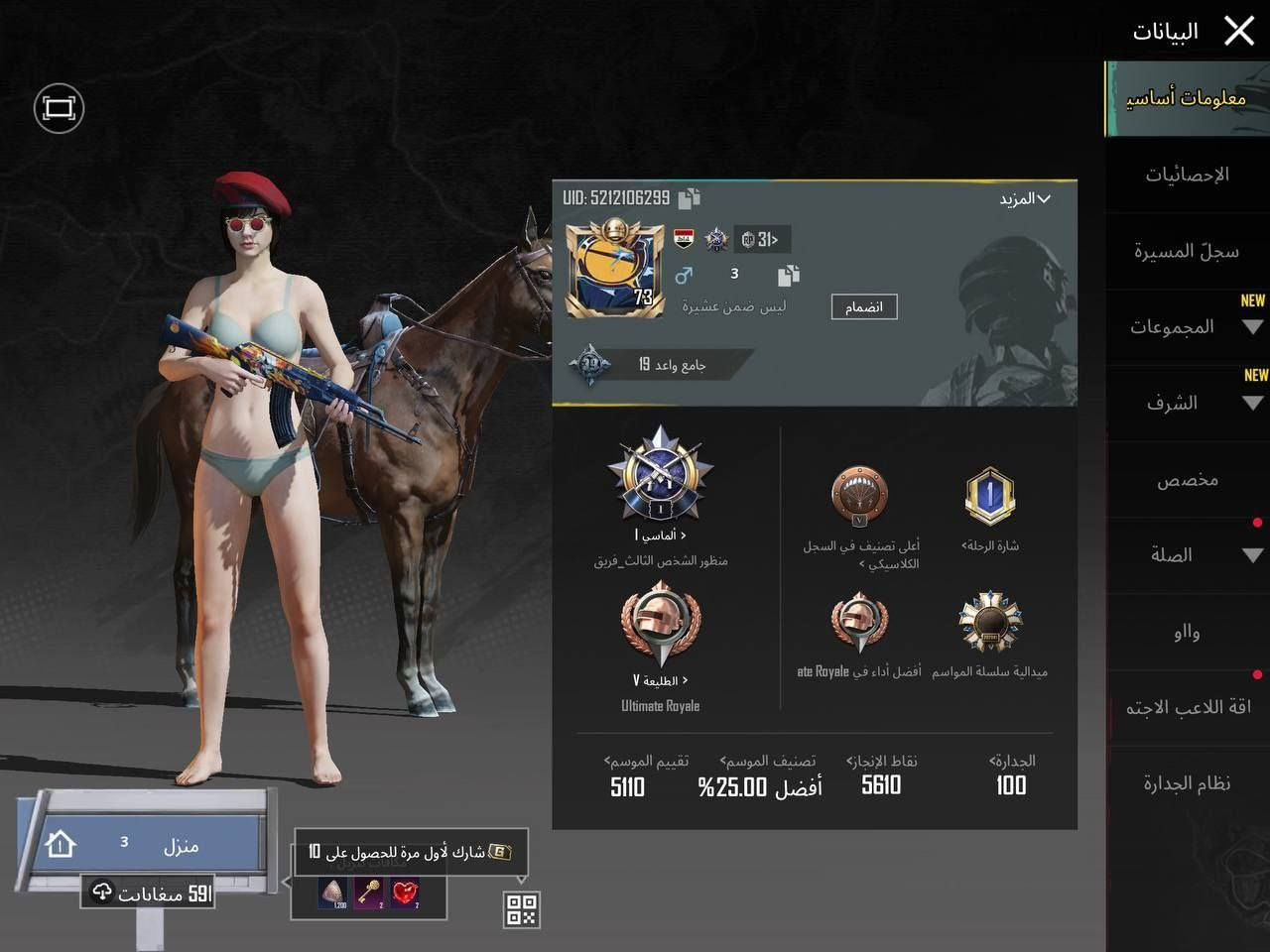Open the Ultimate Royale rank badge
The image size is (1270, 952).
click(x=660, y=627)
